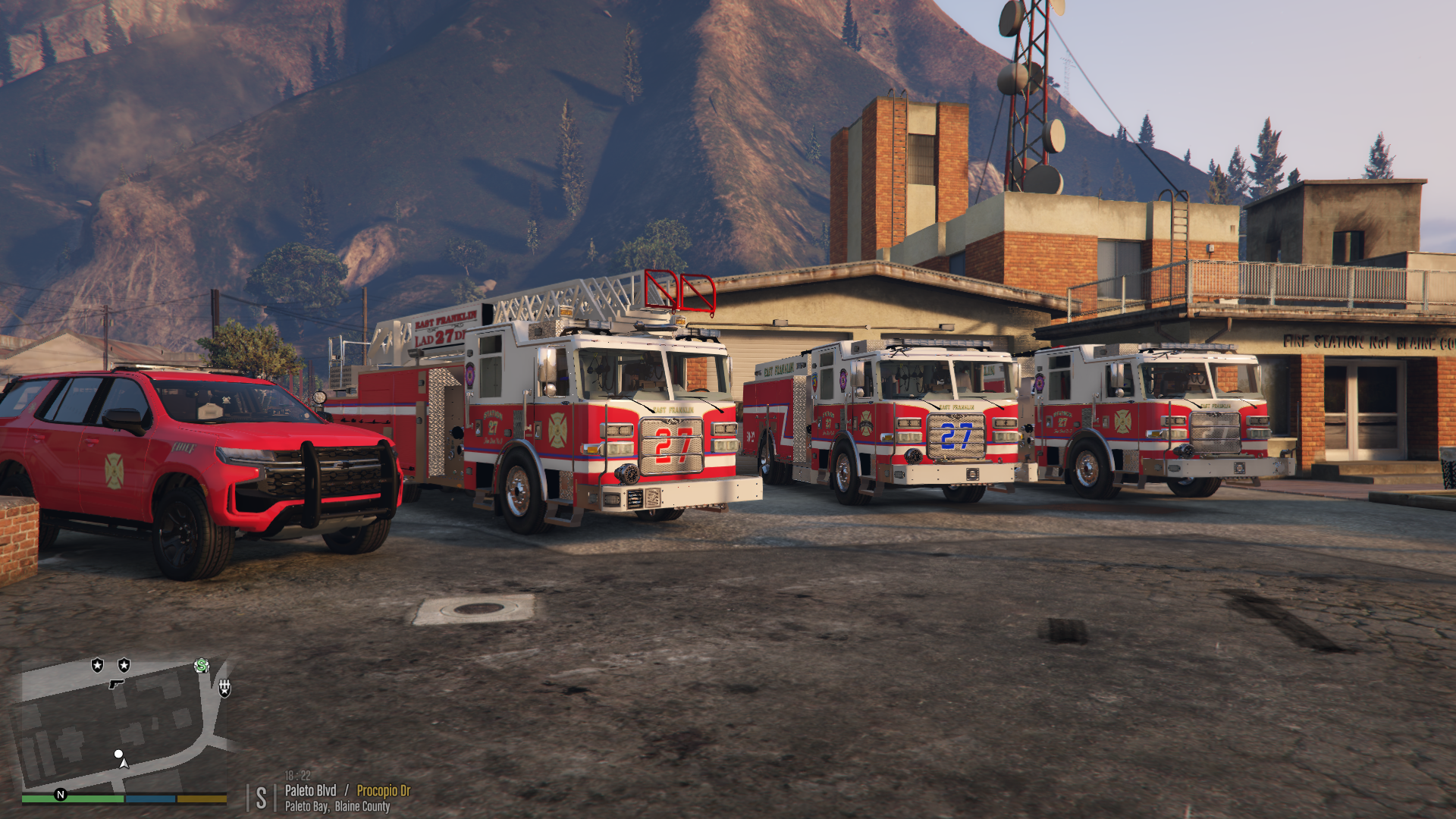Viewport: 1456px width, 819px height.
Task: Select the pistol gun shop blip
Action: click(116, 684)
